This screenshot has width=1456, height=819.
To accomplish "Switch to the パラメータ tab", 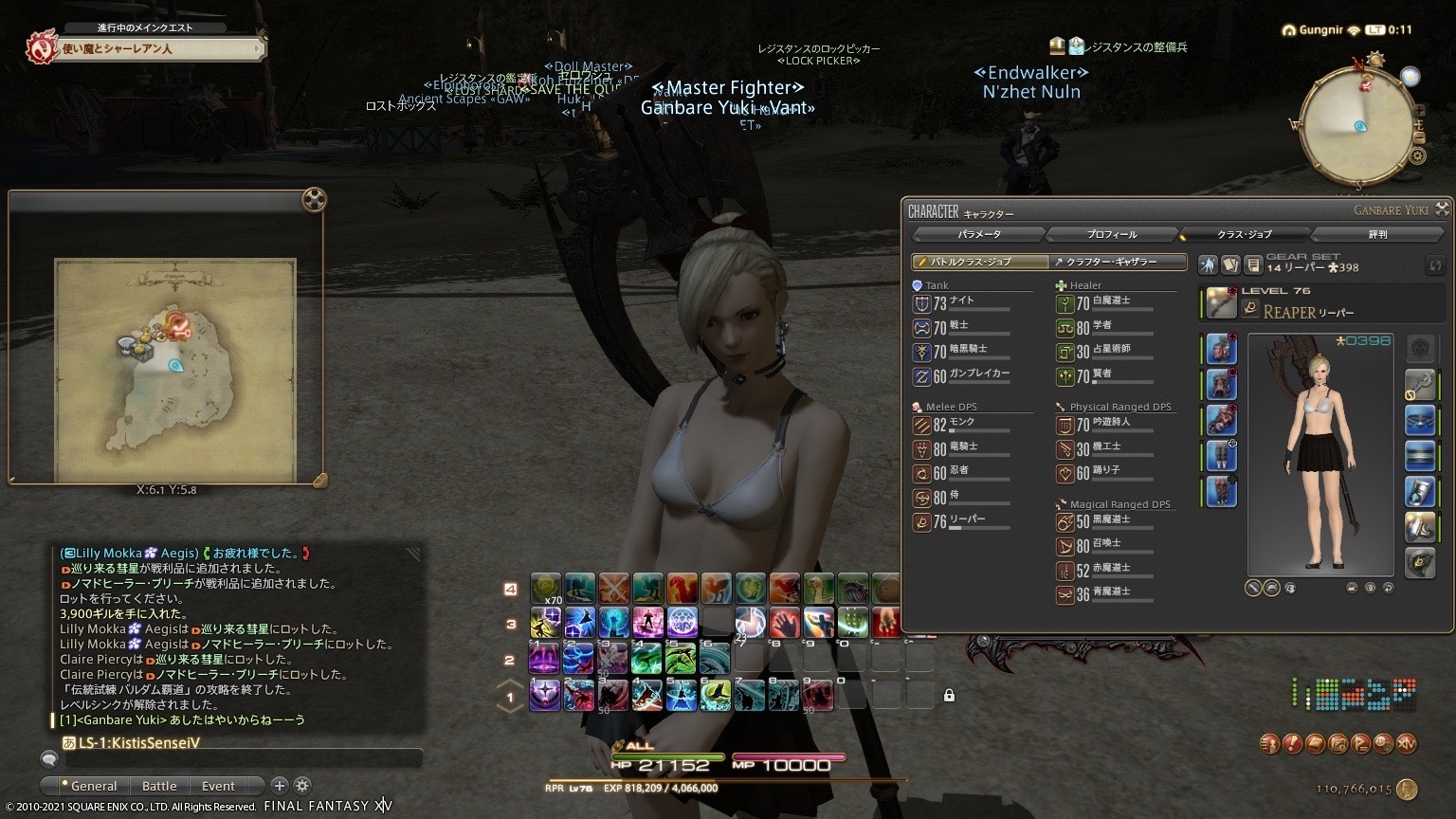I will 978,234.
